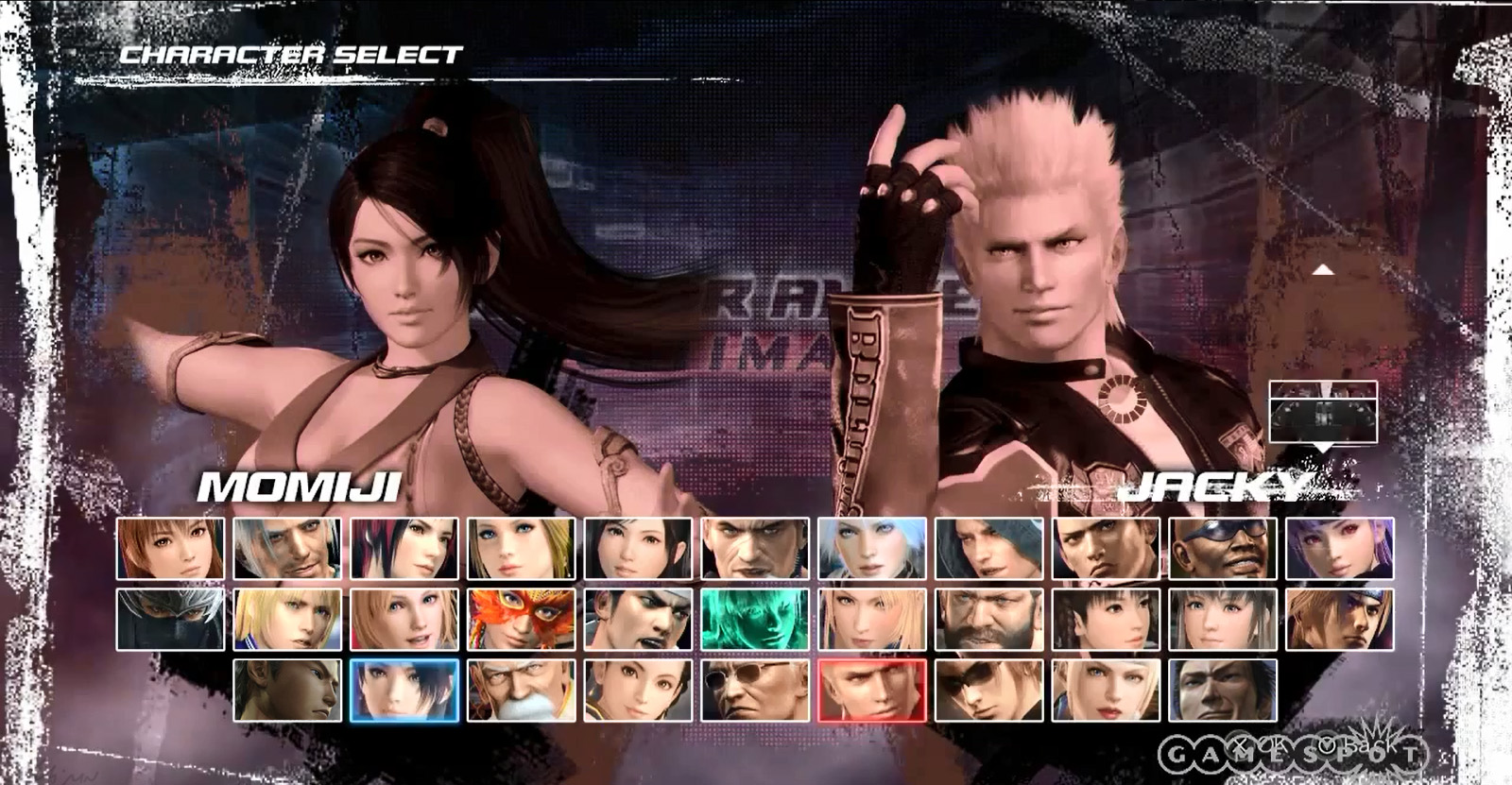Open the stage preview thumbnail
Viewport: 1512px width, 785px height.
(x=1323, y=411)
